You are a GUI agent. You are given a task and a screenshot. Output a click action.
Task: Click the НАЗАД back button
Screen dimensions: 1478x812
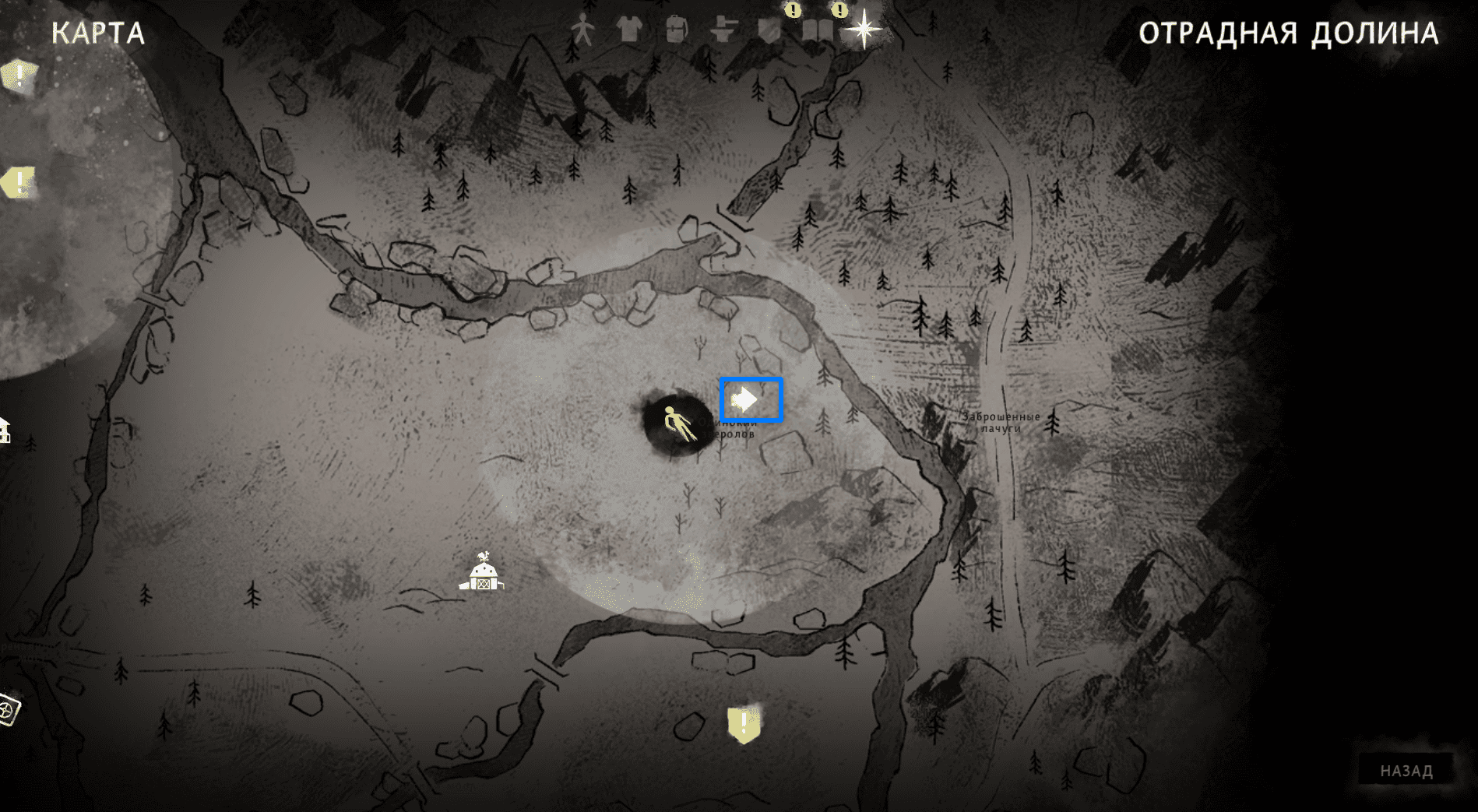(x=1406, y=771)
